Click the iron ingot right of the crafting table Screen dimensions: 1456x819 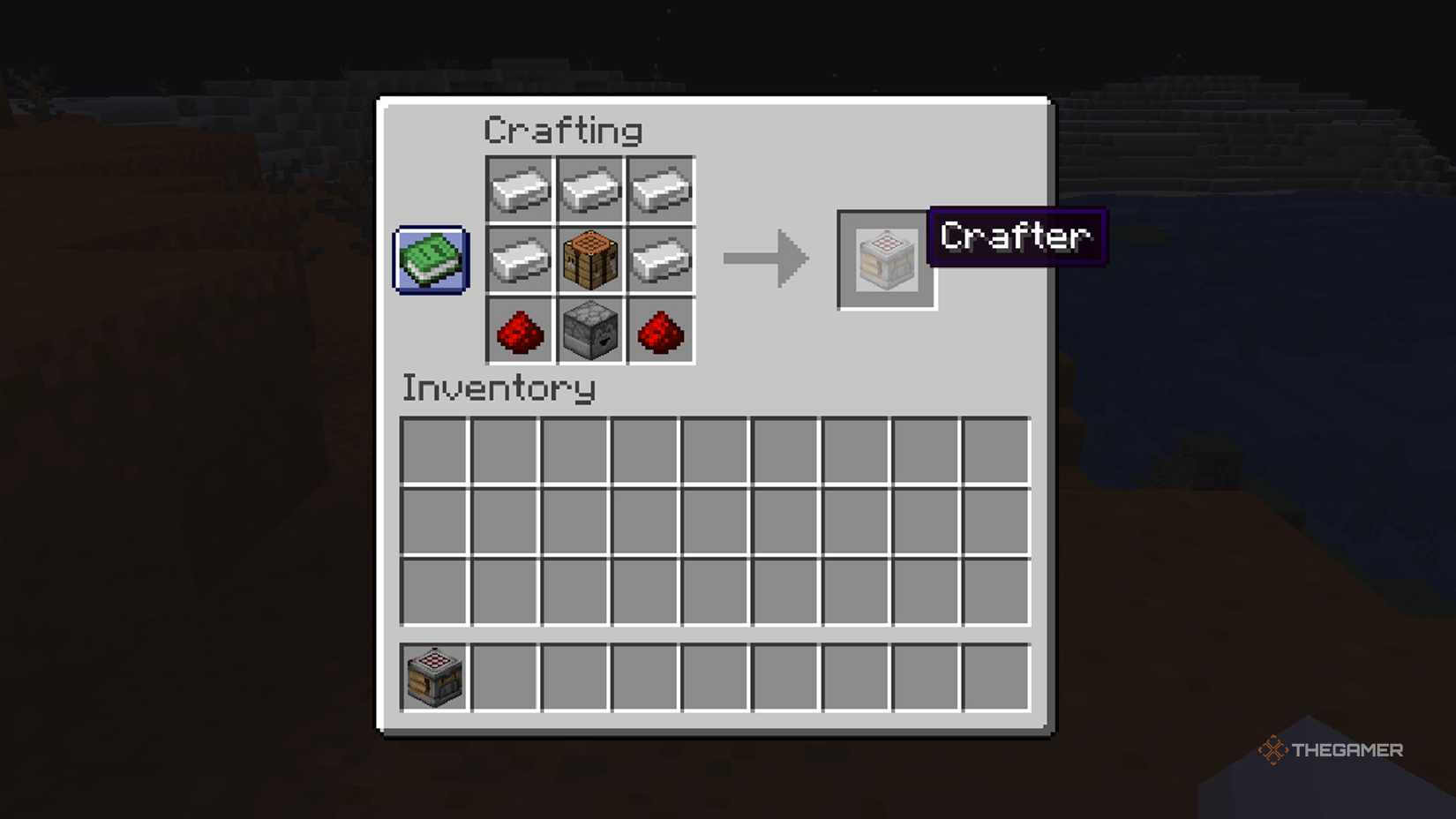pos(660,259)
